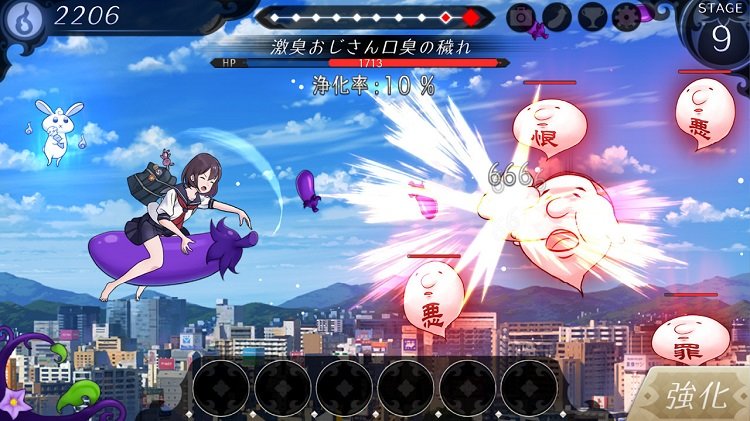Tap the 強化 upgrade button
Screen dimensions: 750x421
(696, 395)
